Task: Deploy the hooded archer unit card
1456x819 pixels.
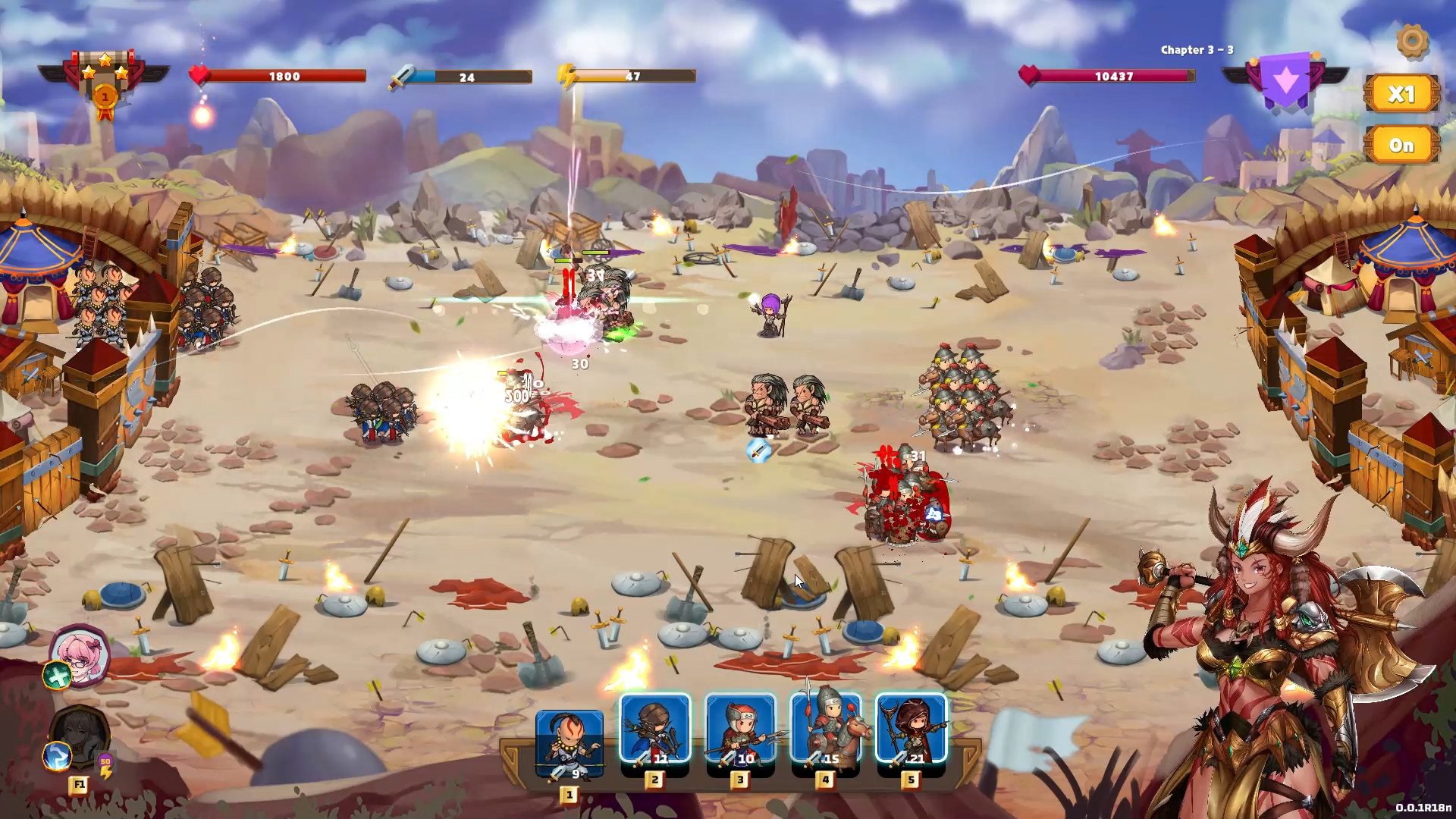Action: [x=655, y=730]
